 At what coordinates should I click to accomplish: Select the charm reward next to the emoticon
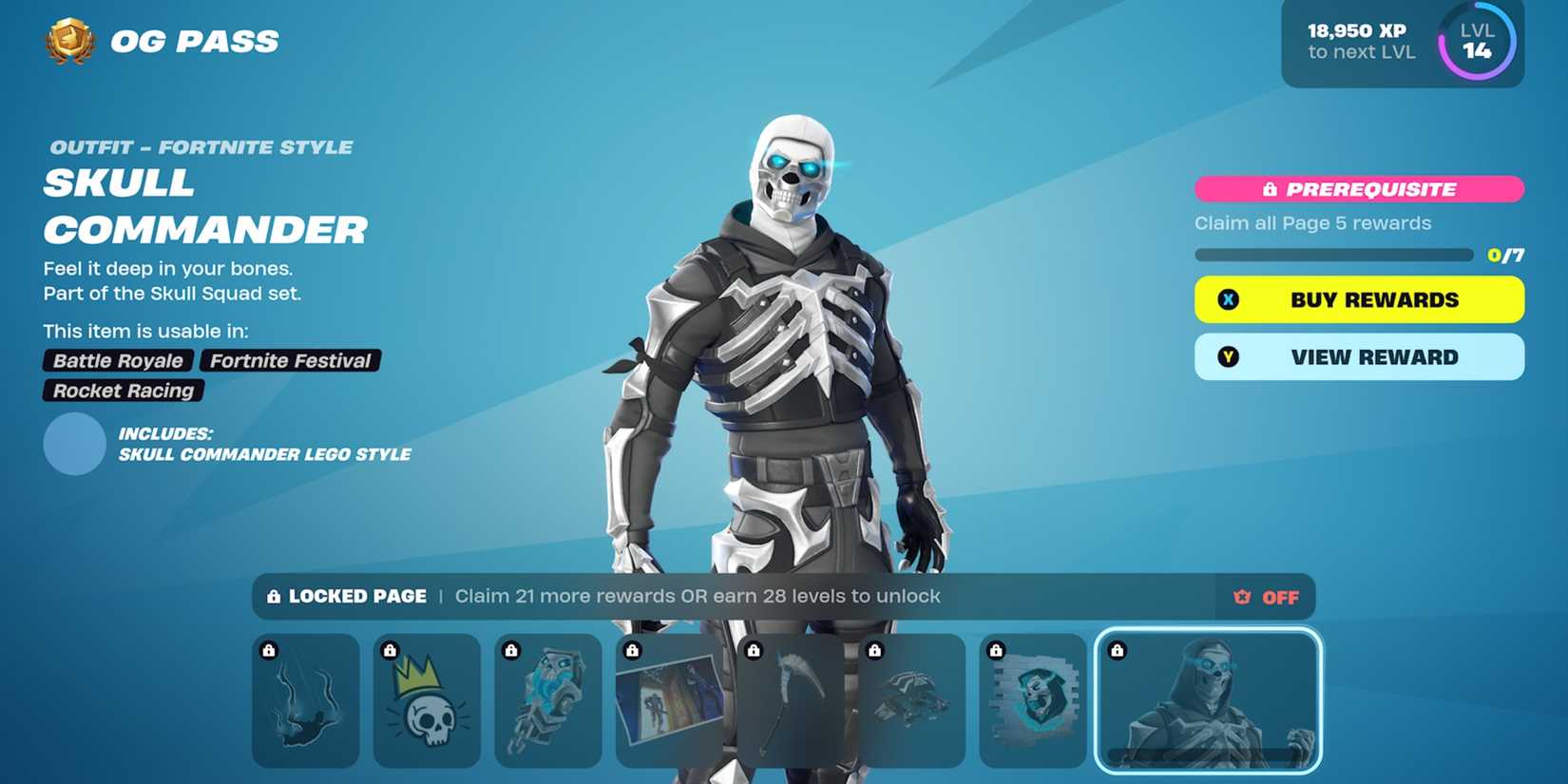[x=548, y=705]
